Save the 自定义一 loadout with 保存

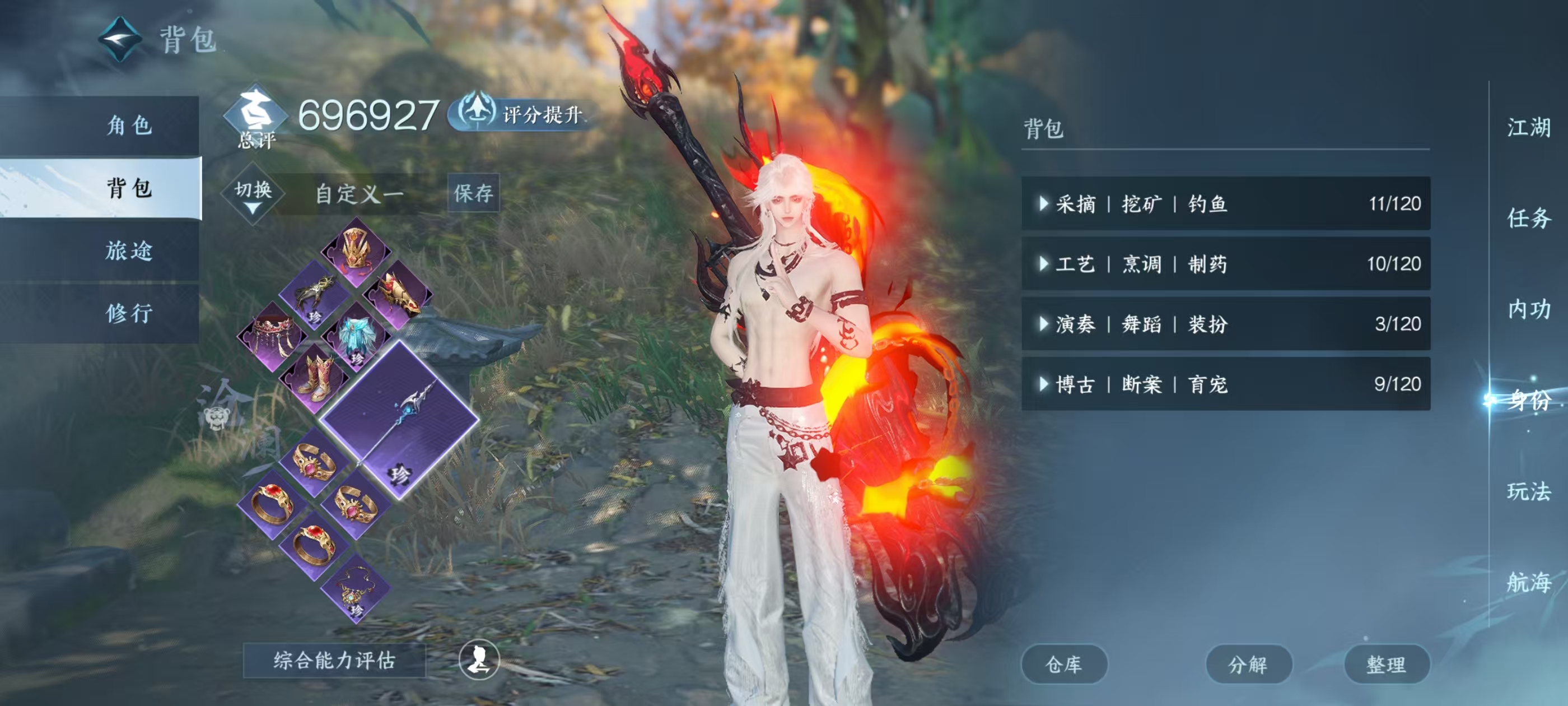click(x=474, y=193)
